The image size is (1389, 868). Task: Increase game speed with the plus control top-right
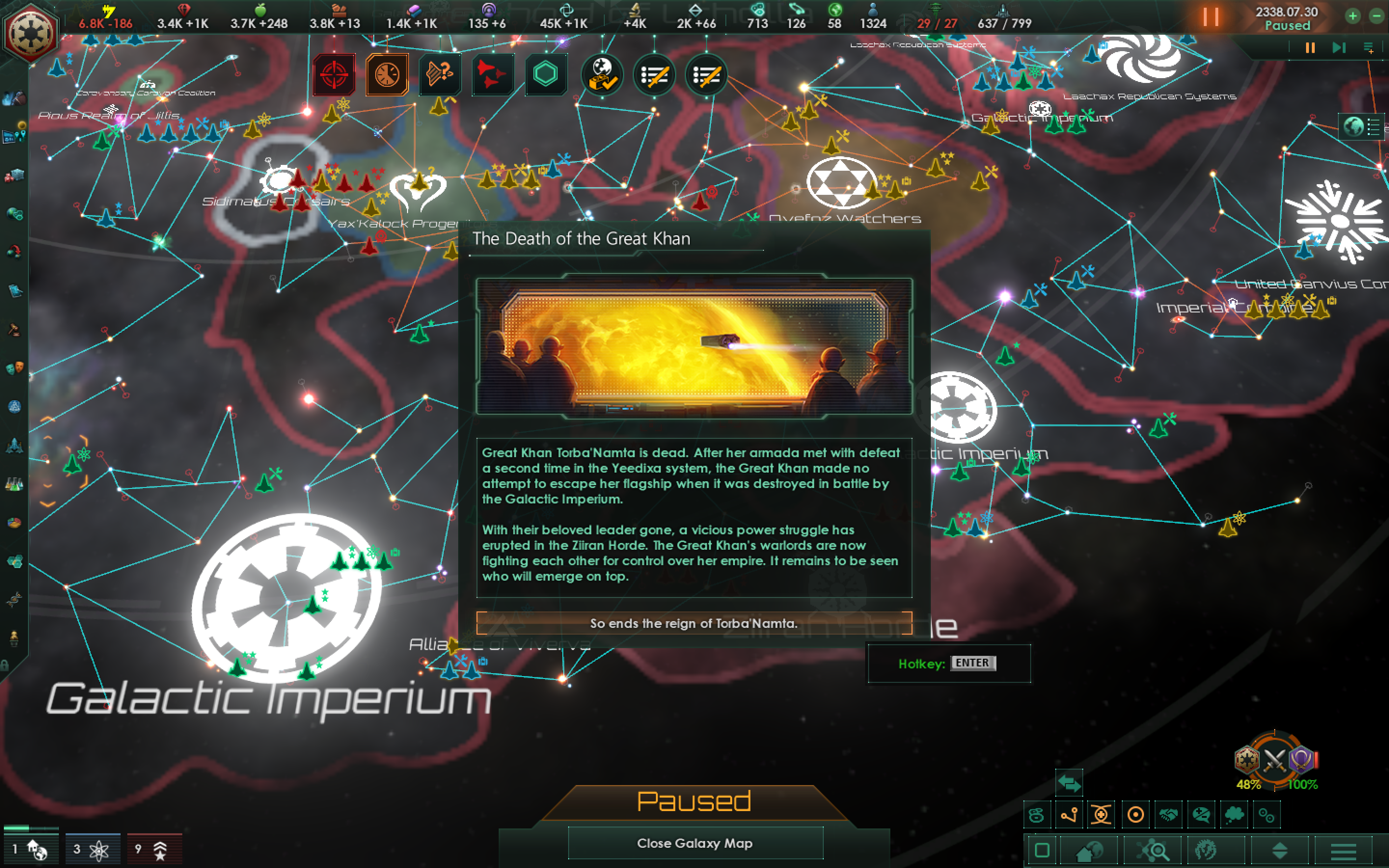coord(1353,15)
